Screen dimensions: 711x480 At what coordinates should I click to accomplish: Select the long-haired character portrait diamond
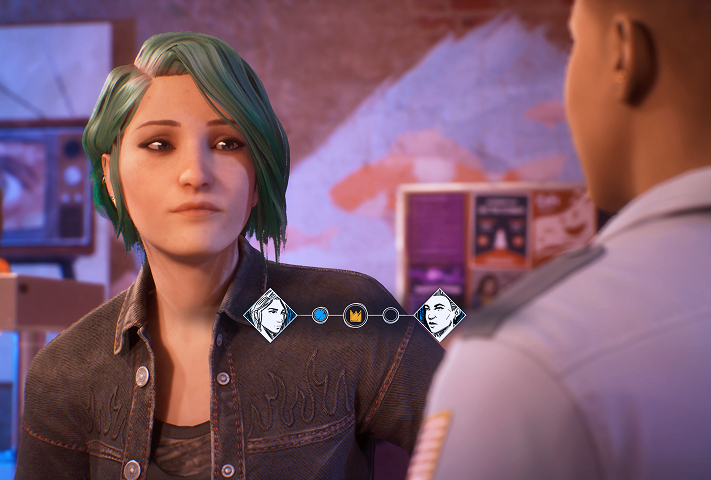pyautogui.click(x=269, y=315)
